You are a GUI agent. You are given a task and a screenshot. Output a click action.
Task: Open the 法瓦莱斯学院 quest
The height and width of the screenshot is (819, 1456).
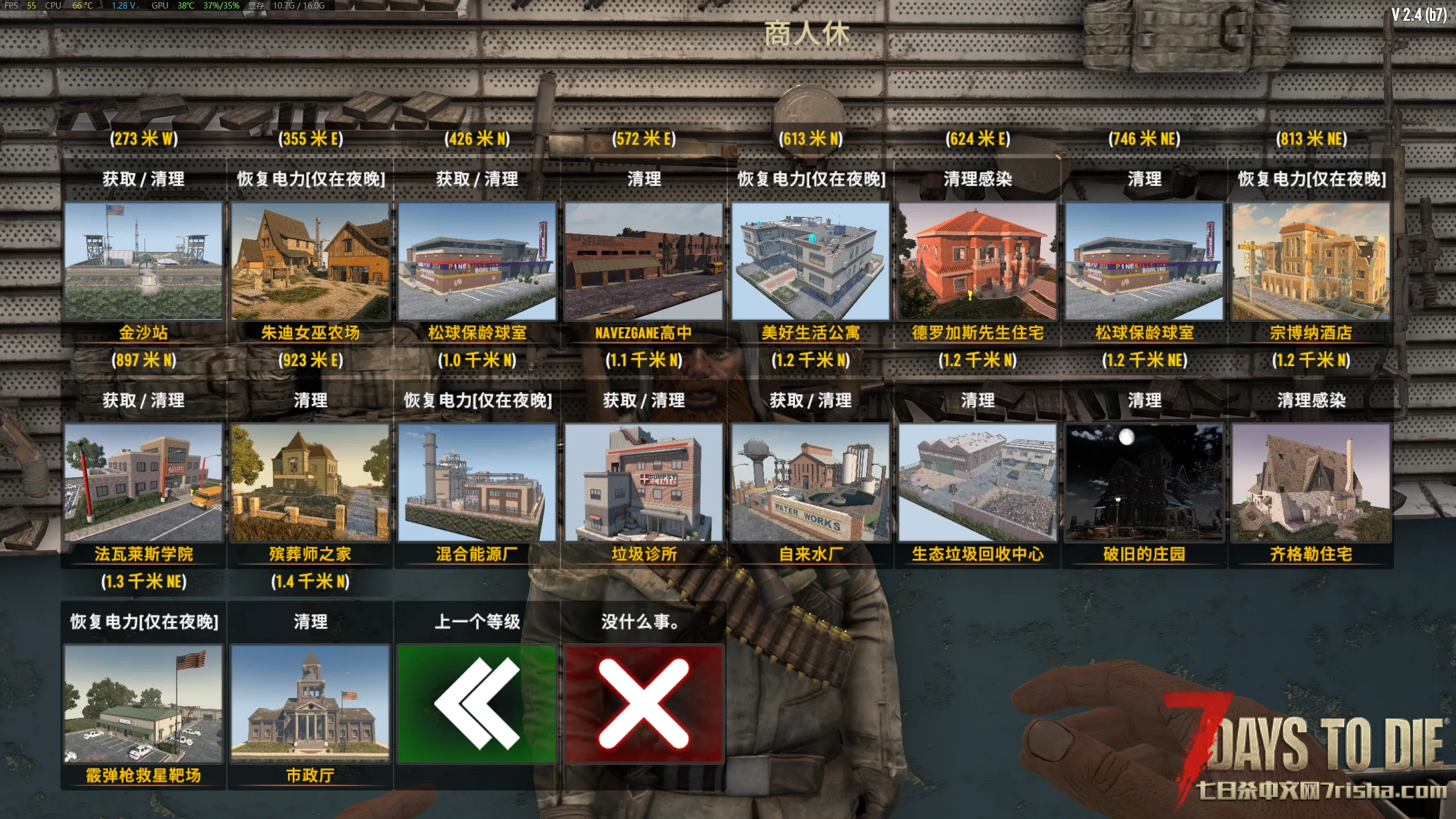(143, 482)
